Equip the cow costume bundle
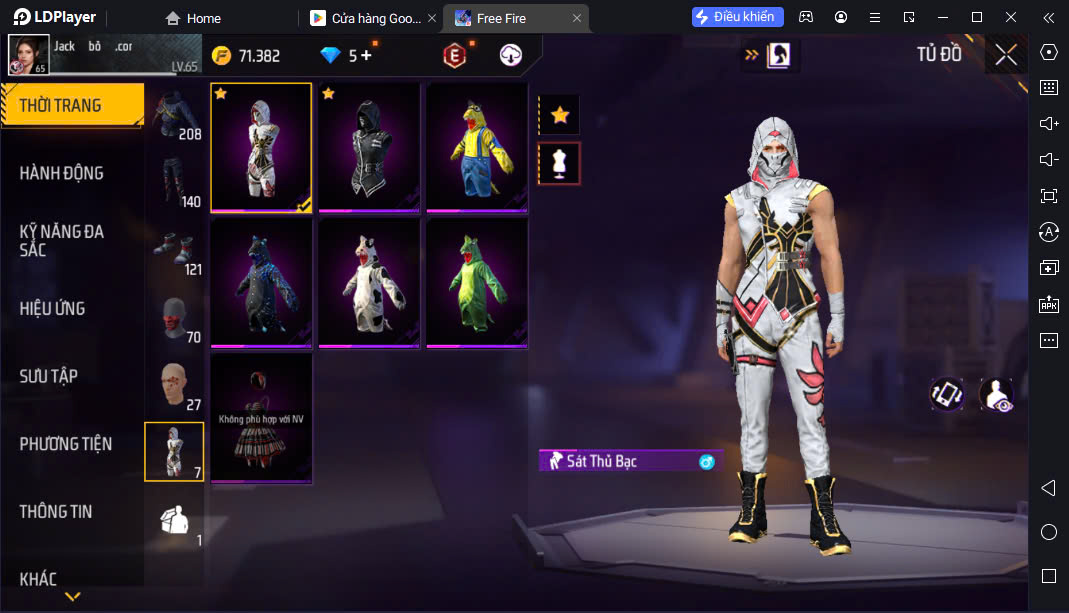Image resolution: width=1069 pixels, height=613 pixels. 369,283
